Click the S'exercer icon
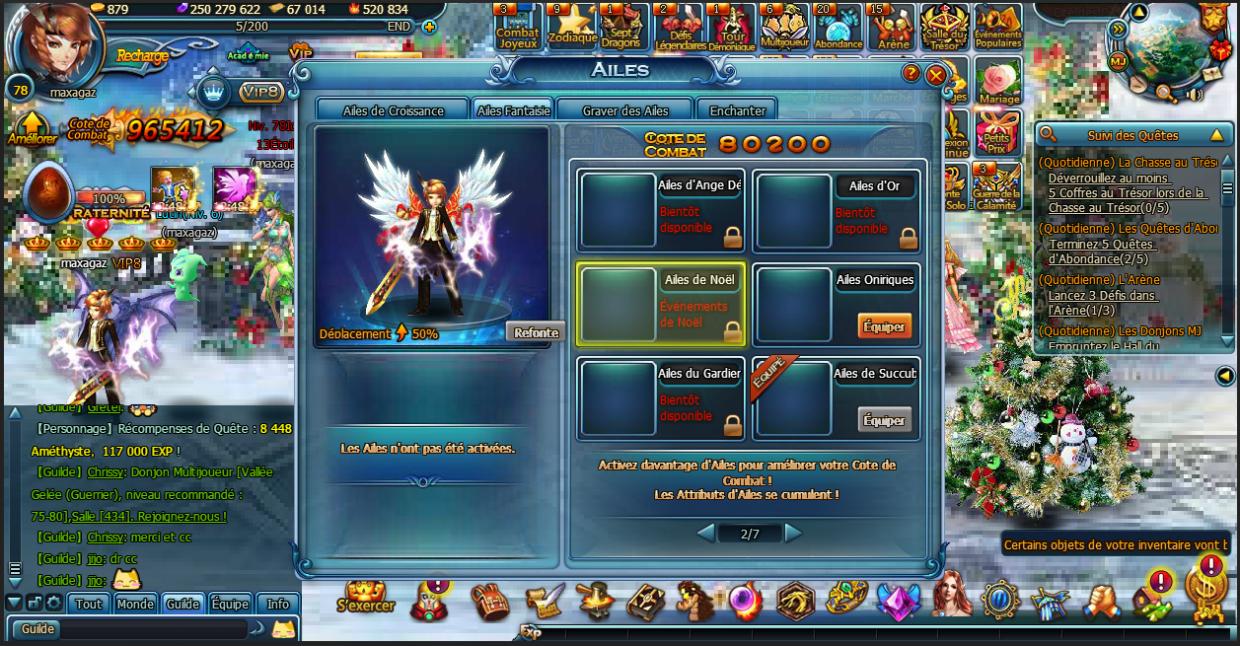The height and width of the screenshot is (646, 1240). tap(364, 598)
